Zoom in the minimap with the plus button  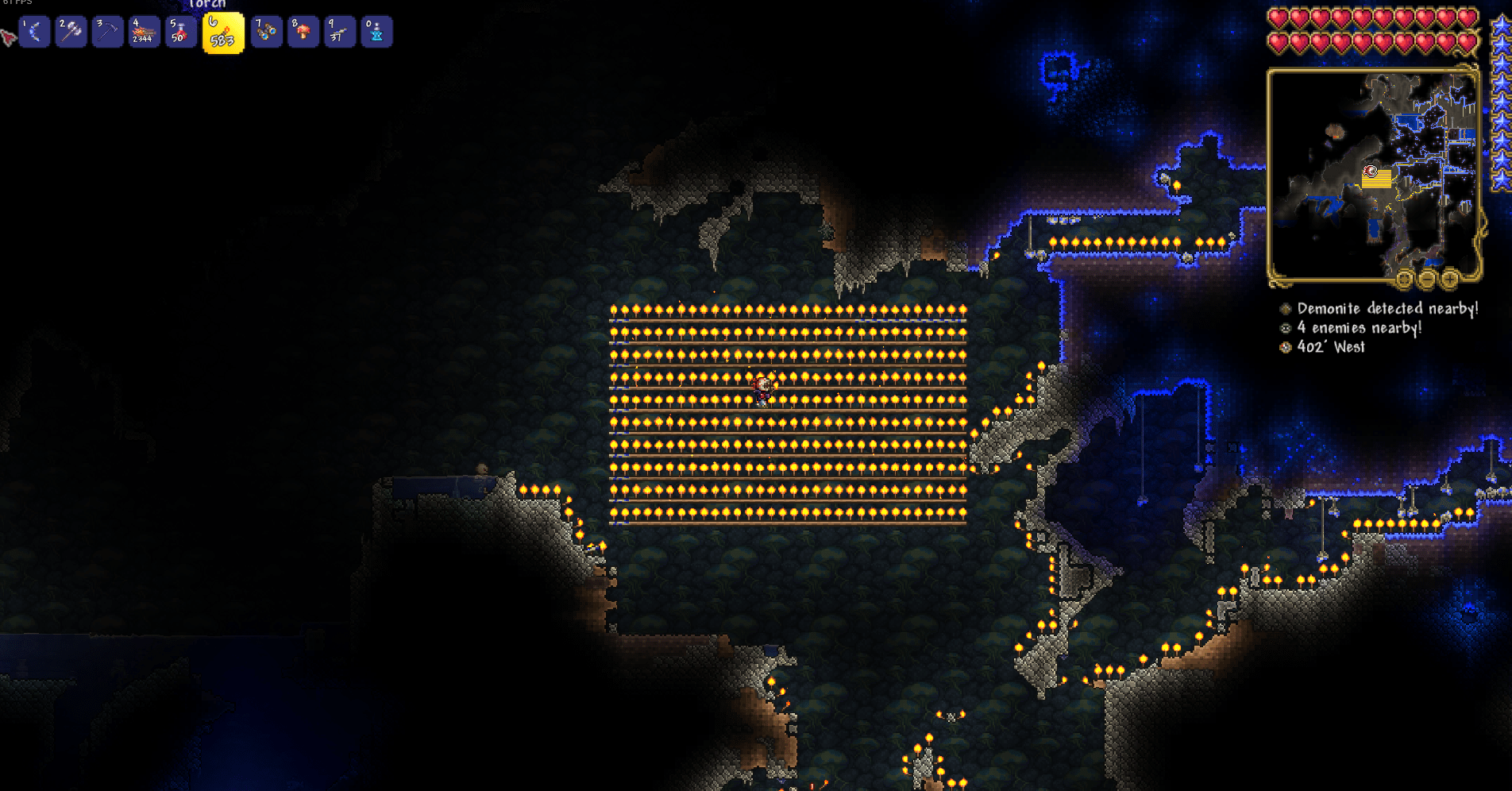click(x=1450, y=280)
